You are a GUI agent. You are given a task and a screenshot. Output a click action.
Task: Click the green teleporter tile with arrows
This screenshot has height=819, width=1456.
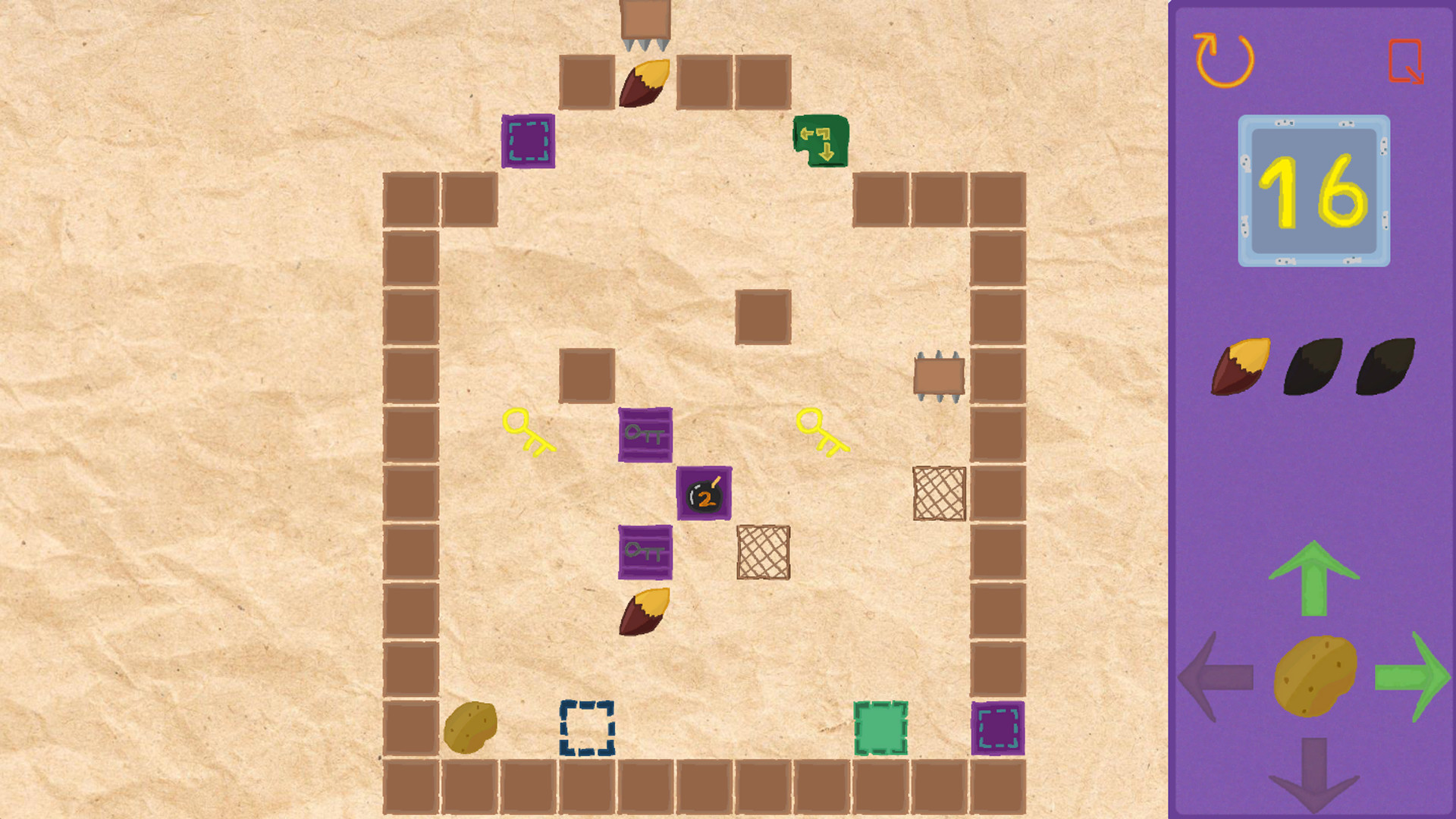pos(821,142)
